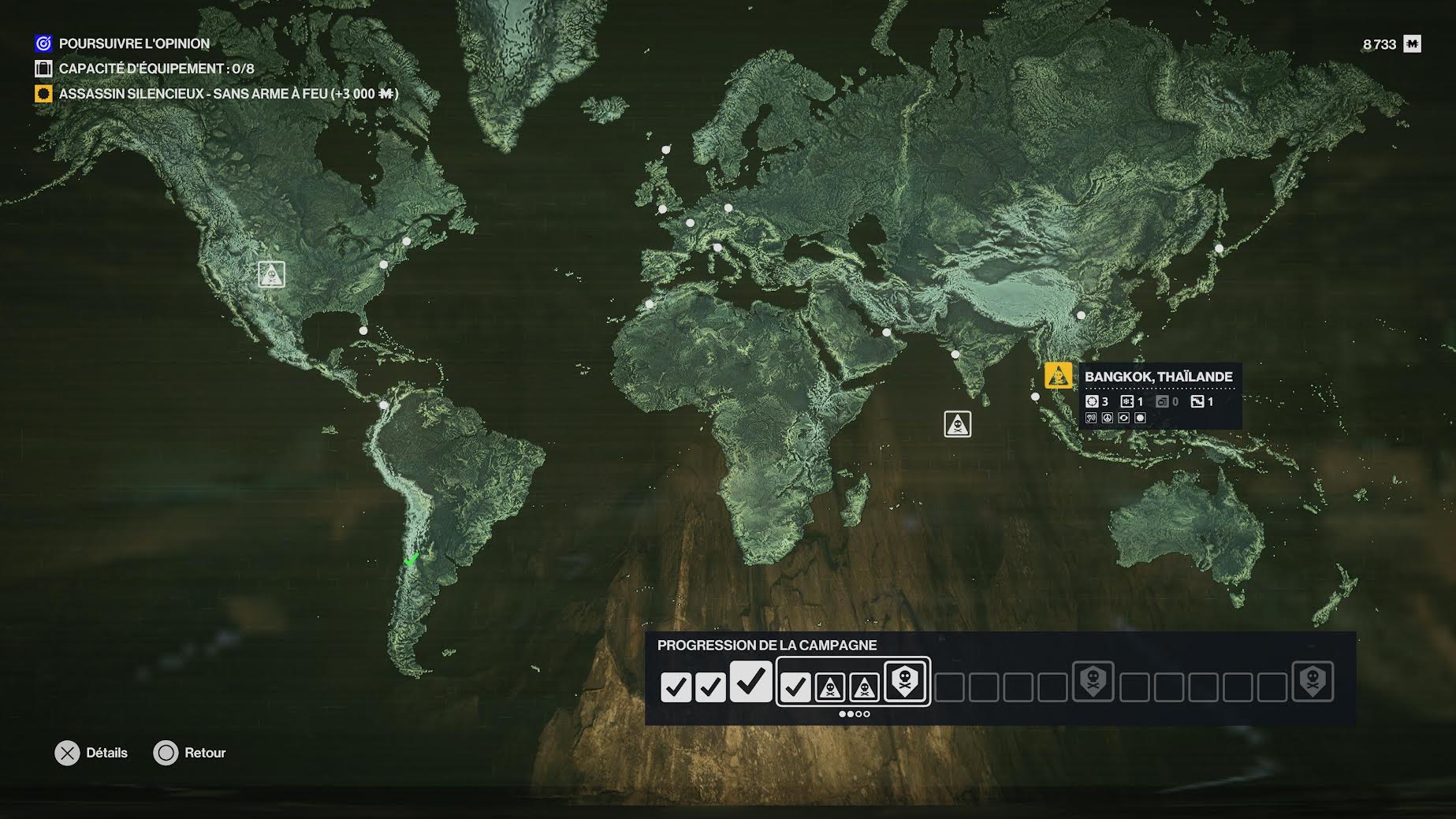Screen dimensions: 1456x819
Task: Select the skull marker in the western United States
Action: 271,274
